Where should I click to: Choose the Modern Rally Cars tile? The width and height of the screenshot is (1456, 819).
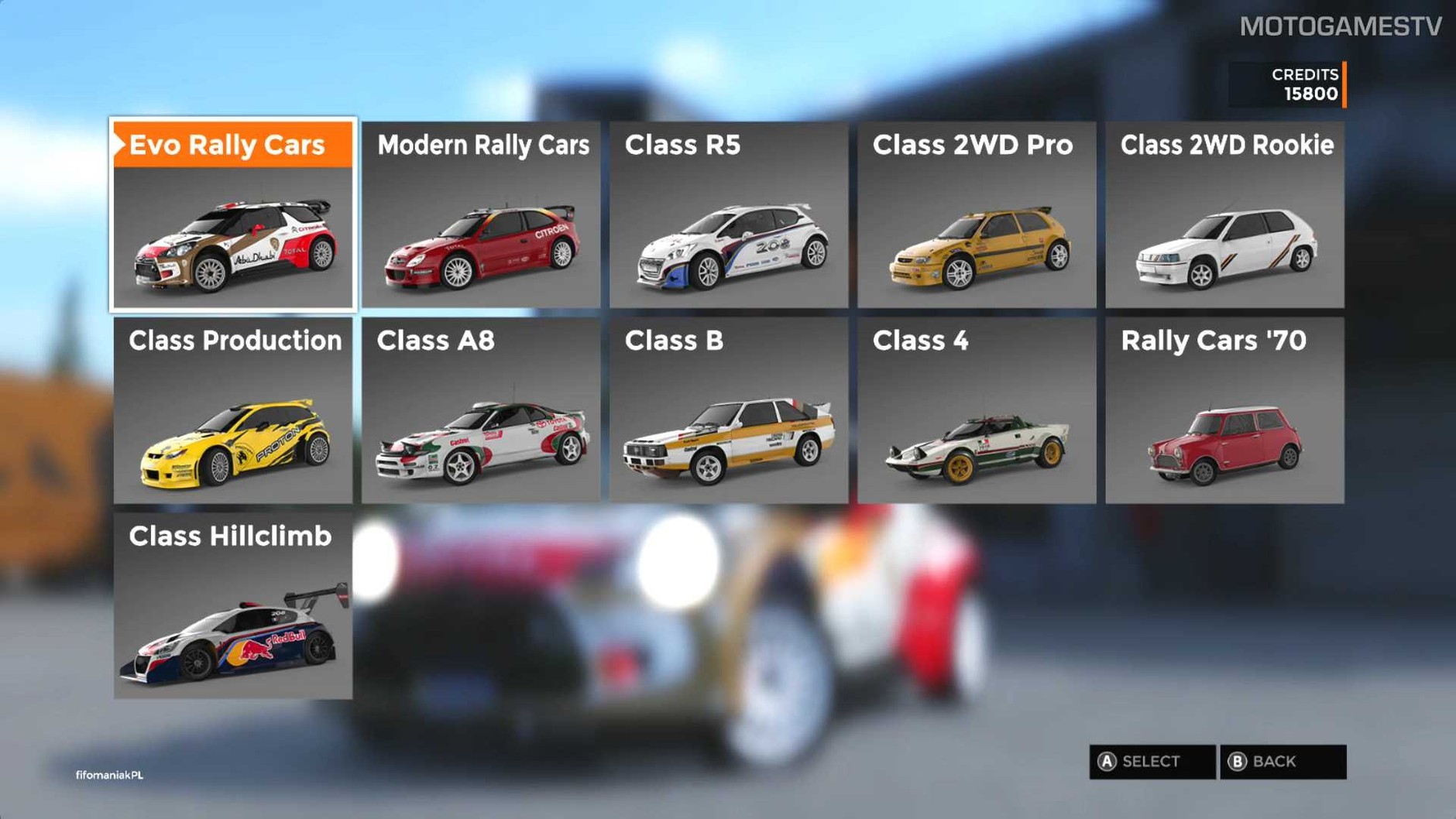coord(481,214)
